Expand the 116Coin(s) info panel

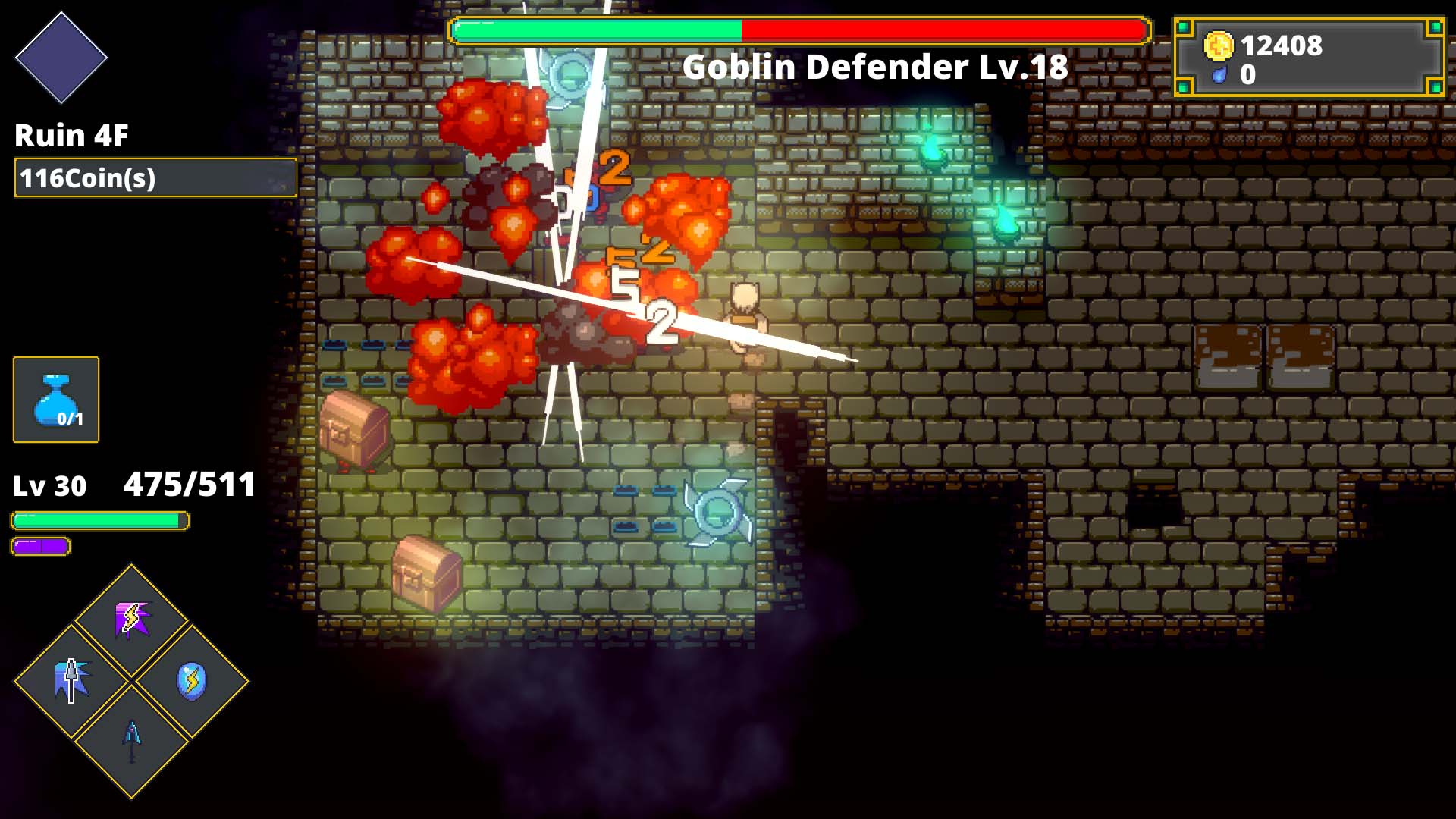click(x=154, y=180)
